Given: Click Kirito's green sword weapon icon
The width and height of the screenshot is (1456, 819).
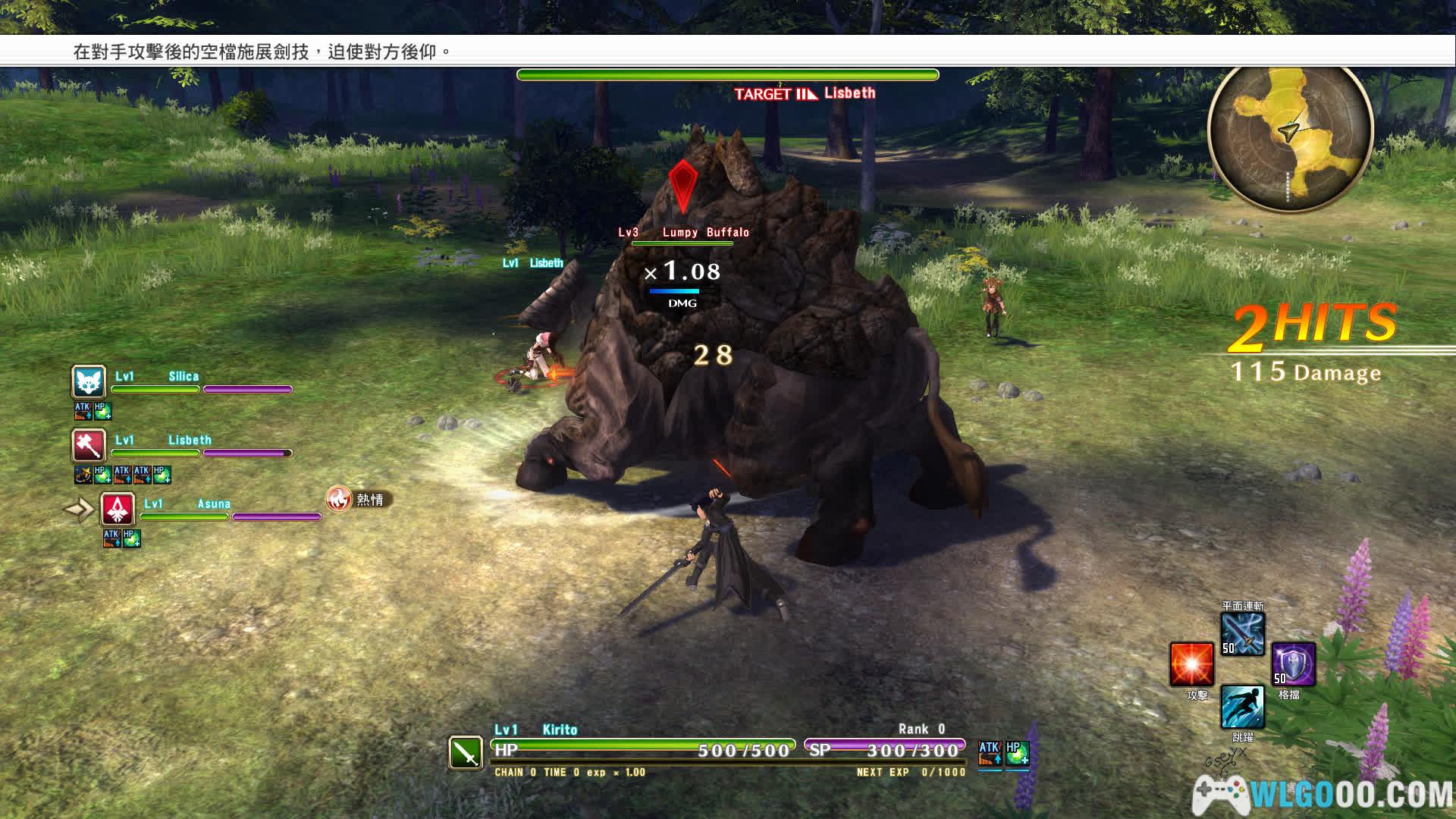Looking at the screenshot, I should (466, 752).
